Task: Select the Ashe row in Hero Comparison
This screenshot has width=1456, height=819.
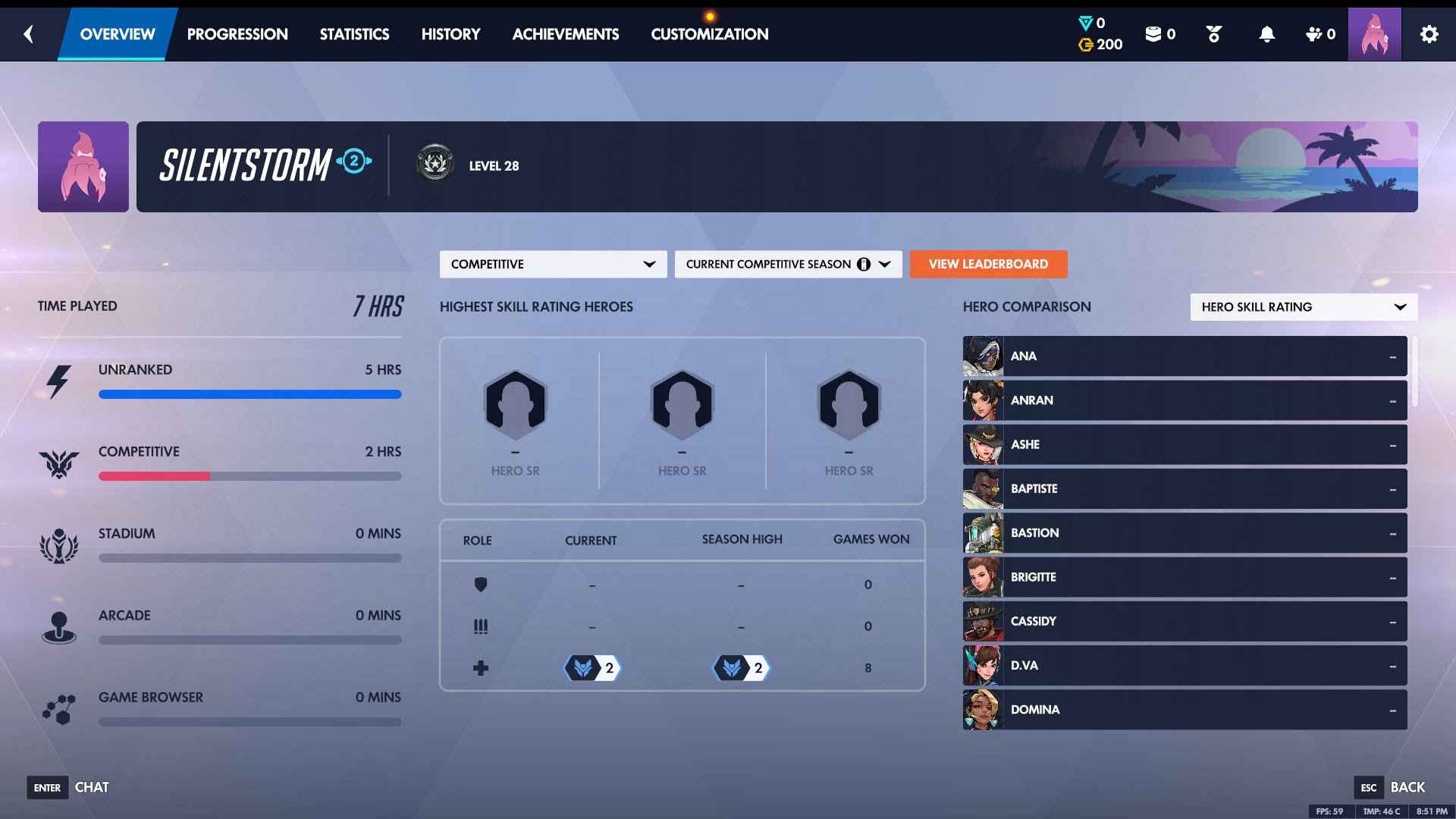Action: click(x=1183, y=444)
